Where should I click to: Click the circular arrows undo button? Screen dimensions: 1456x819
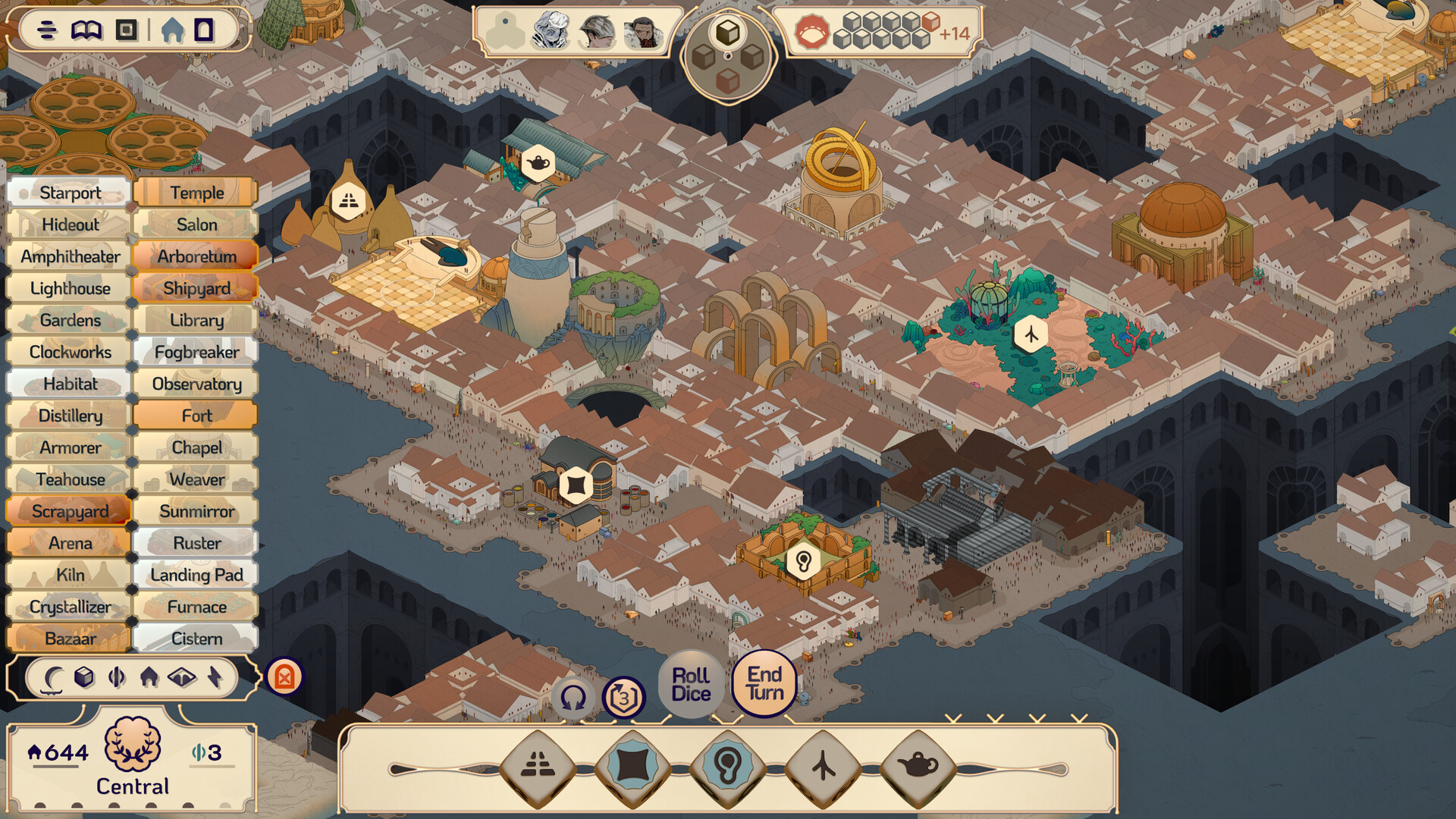[573, 697]
